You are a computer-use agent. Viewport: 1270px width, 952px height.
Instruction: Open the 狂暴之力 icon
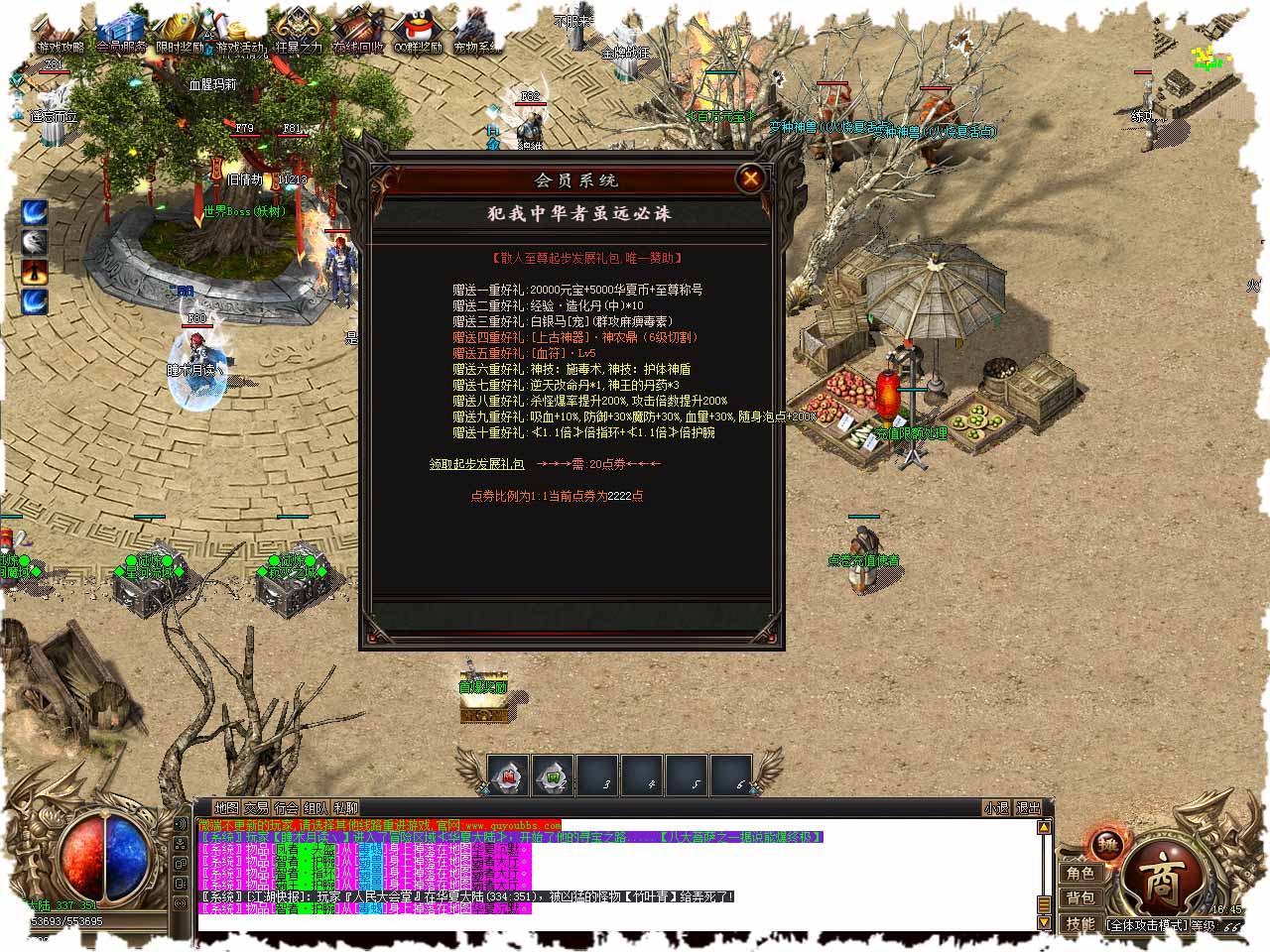(299, 32)
